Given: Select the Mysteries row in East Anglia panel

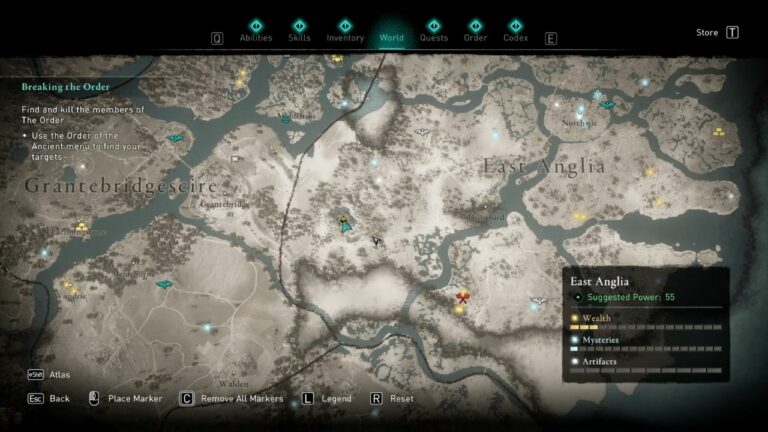Looking at the screenshot, I should pyautogui.click(x=644, y=341).
